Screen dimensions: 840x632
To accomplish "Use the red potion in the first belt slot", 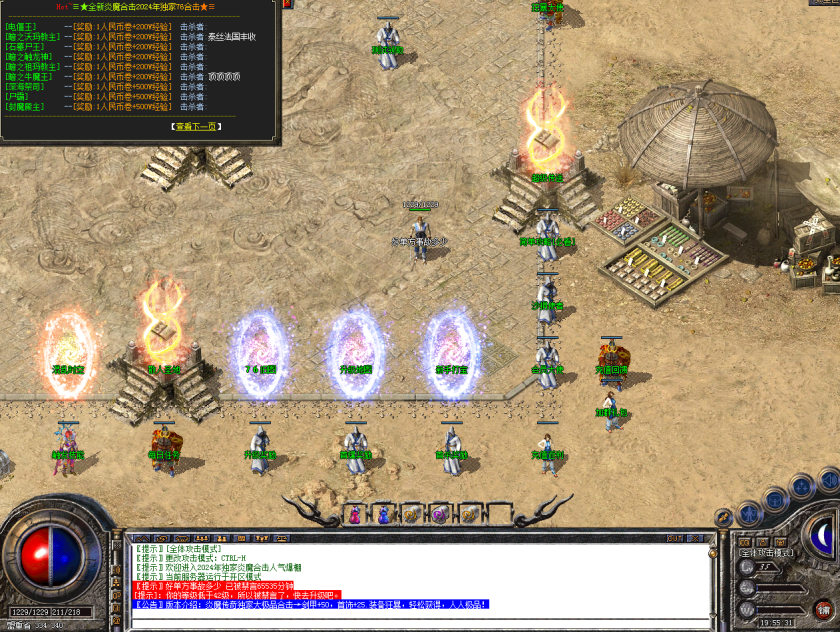I will [x=356, y=515].
